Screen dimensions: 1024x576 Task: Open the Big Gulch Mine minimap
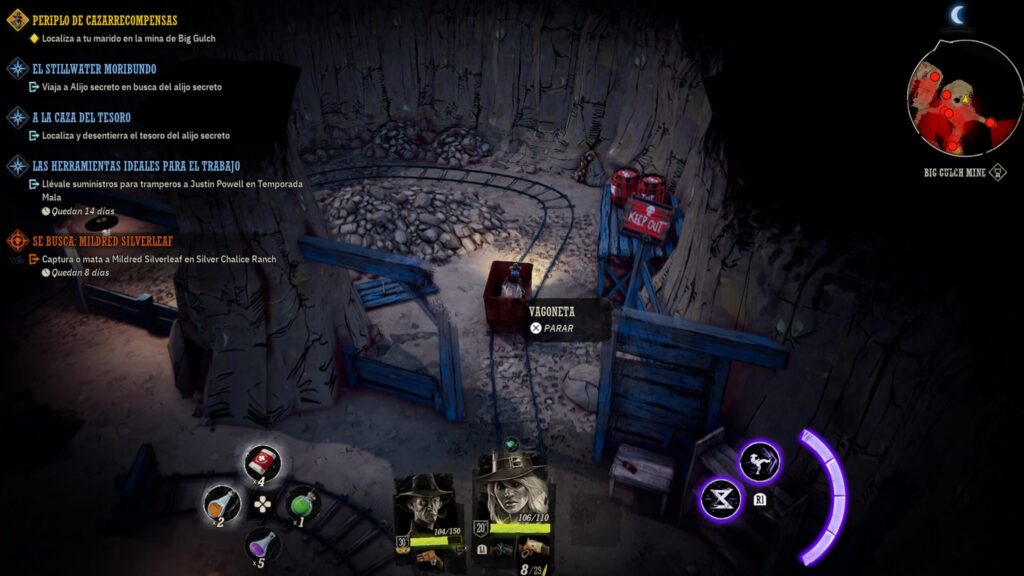tap(951, 97)
